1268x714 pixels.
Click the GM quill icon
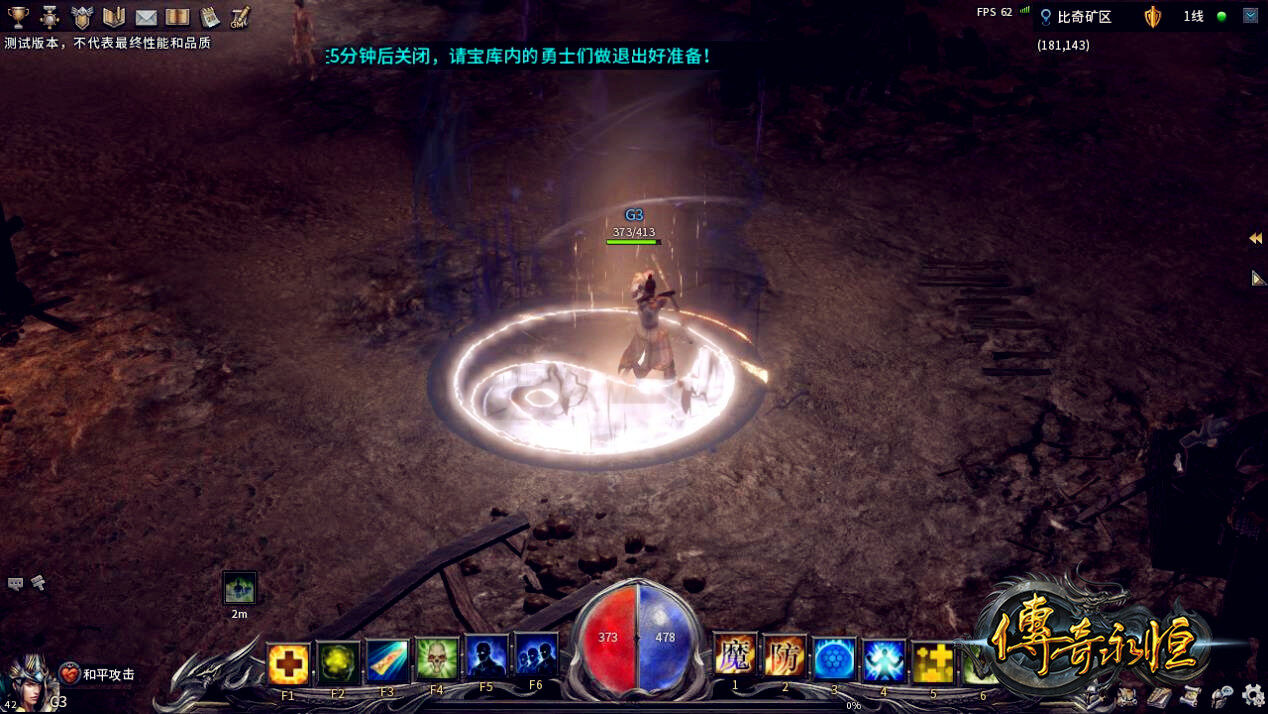[x=240, y=17]
